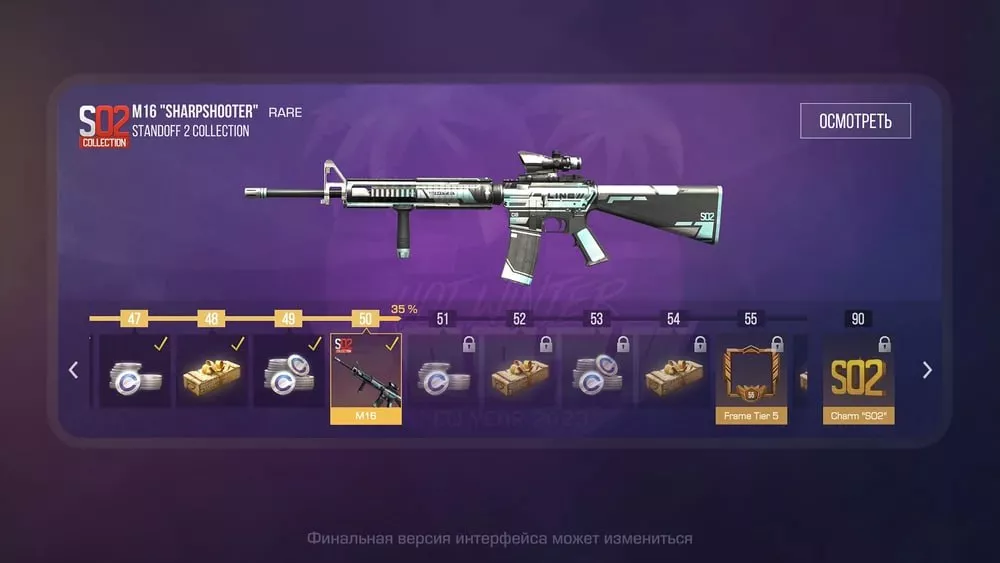Show previous rewards with the left arrow
The image size is (1000, 563).
click(x=73, y=370)
